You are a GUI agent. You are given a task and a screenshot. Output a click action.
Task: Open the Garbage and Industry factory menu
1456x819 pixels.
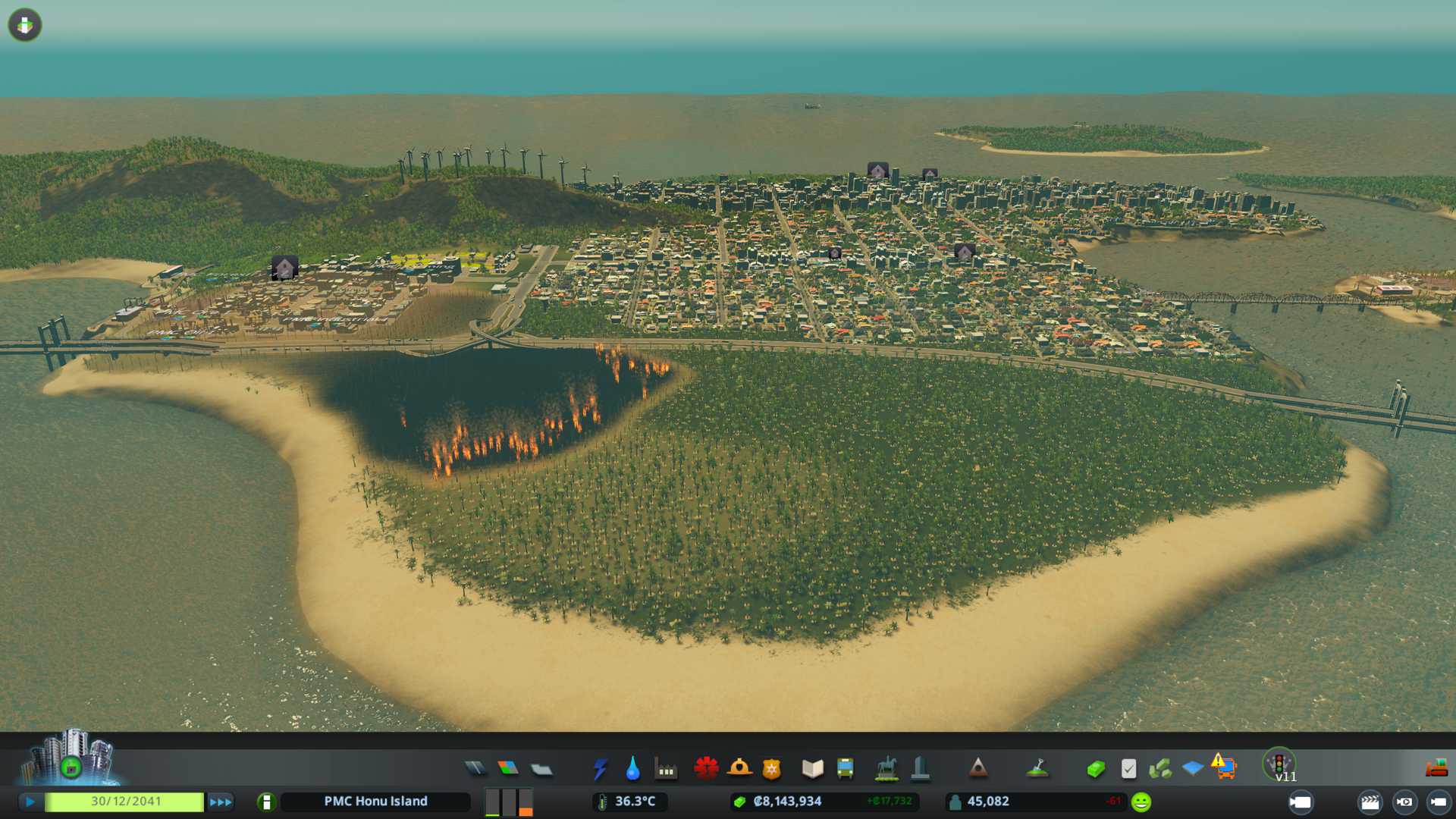[666, 769]
